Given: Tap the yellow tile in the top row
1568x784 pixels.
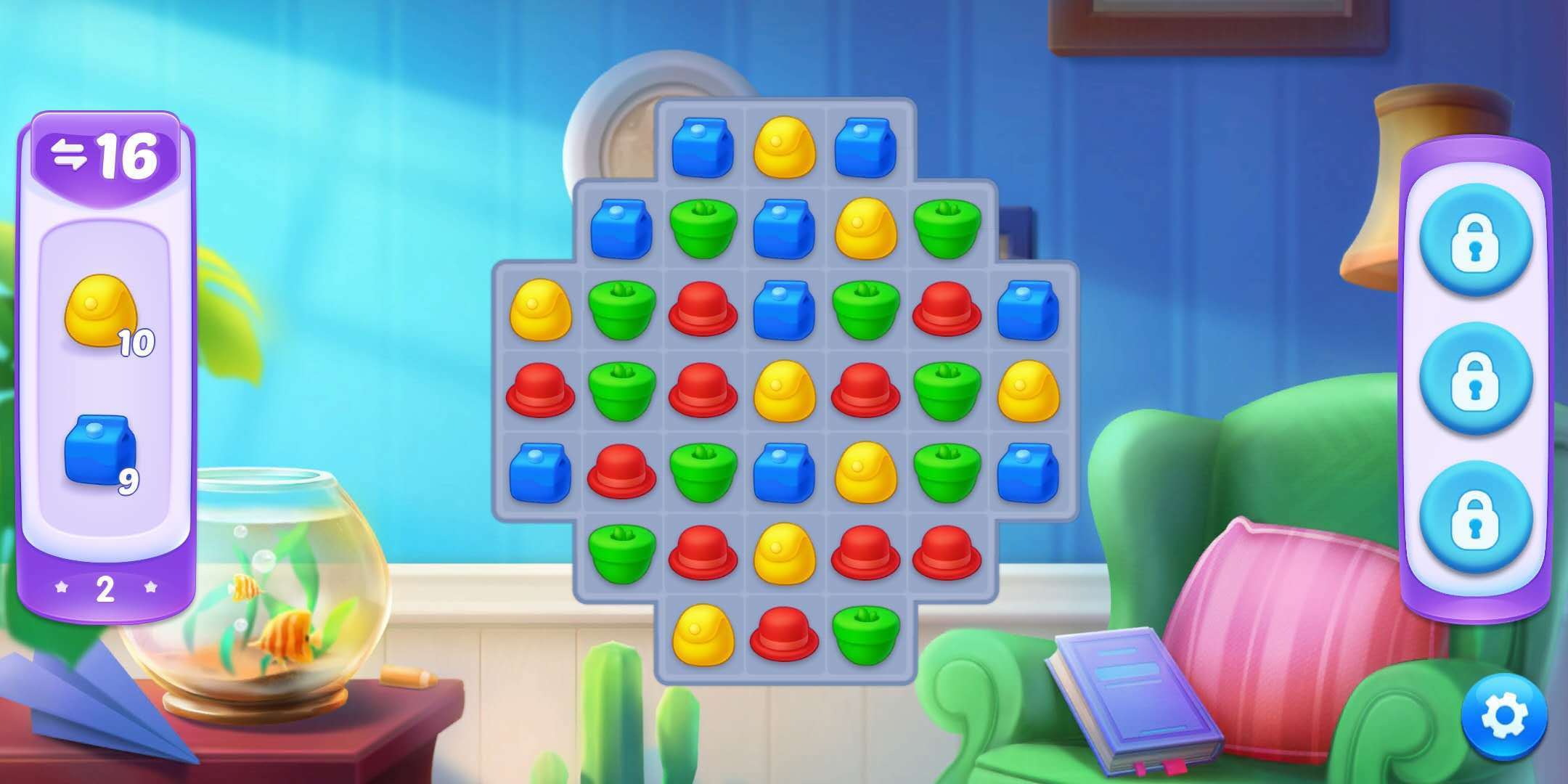Looking at the screenshot, I should (784, 148).
